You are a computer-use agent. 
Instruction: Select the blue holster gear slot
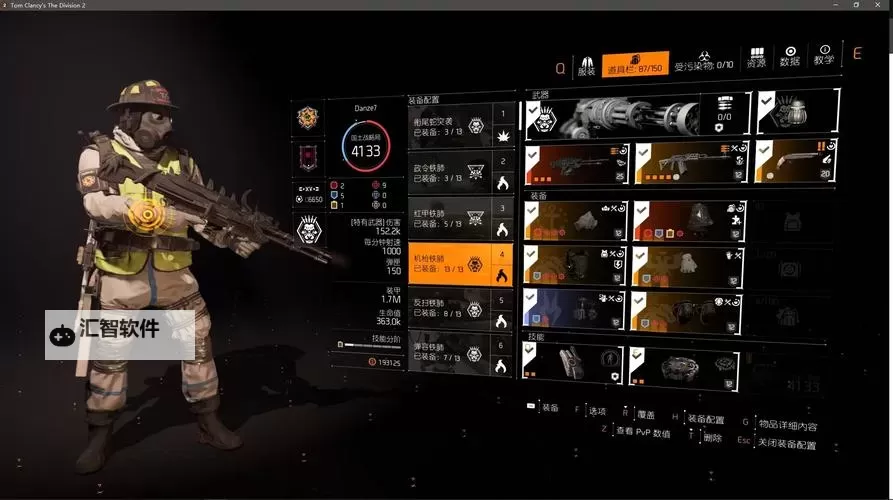pyautogui.click(x=574, y=311)
